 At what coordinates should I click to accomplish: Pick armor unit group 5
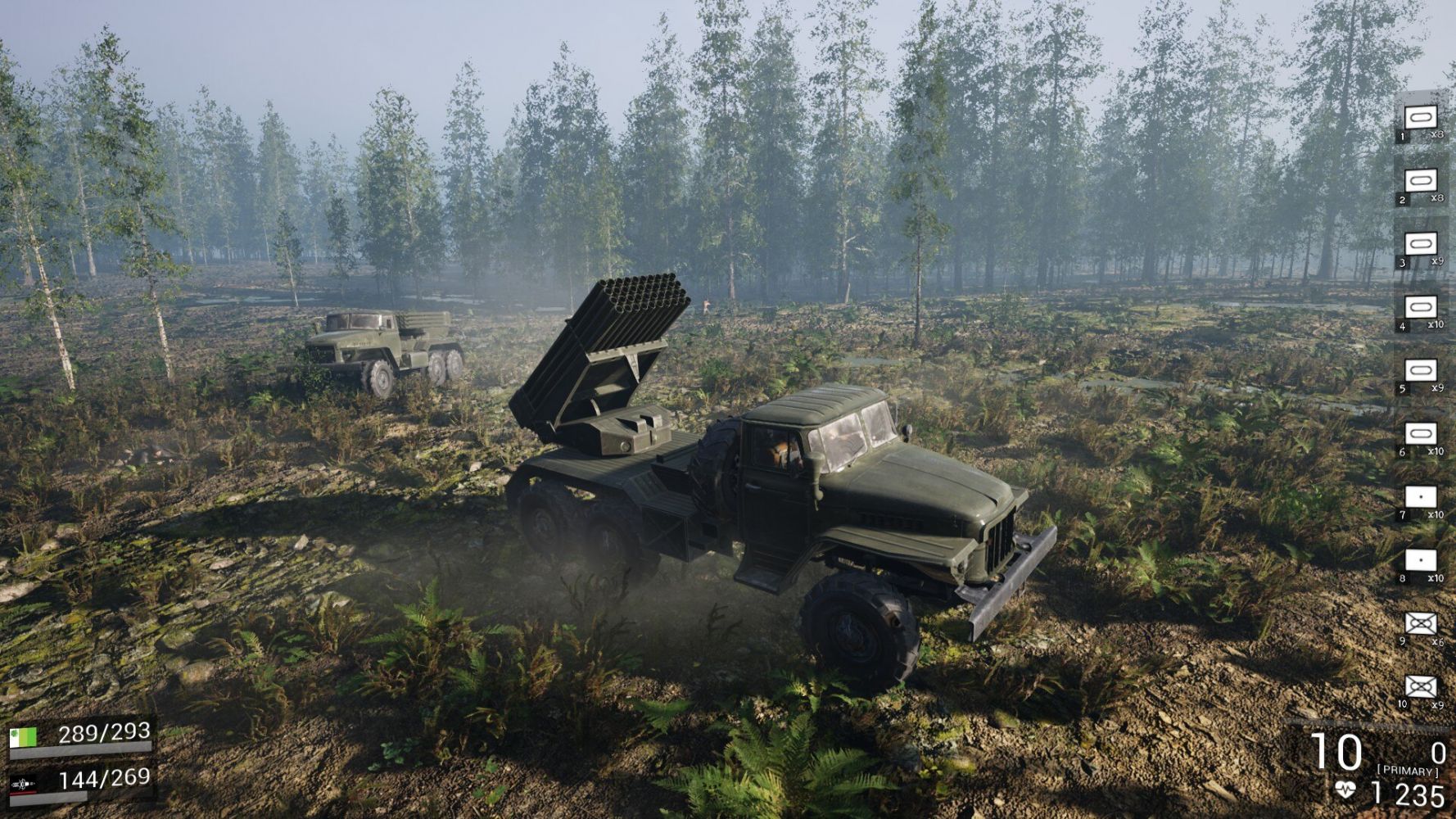tap(1421, 370)
